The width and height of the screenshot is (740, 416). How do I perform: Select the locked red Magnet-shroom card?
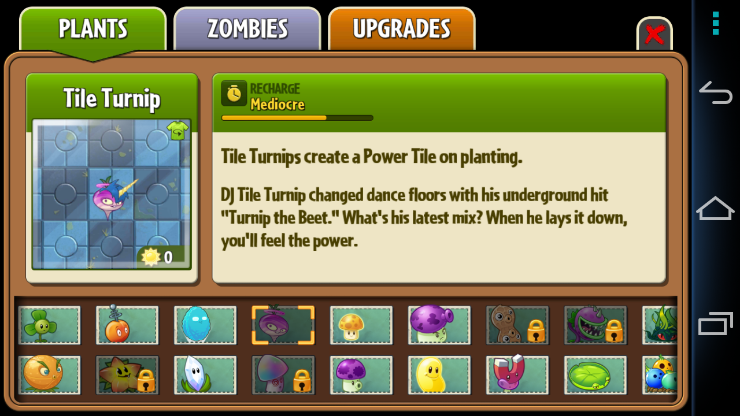[x=517, y=374]
